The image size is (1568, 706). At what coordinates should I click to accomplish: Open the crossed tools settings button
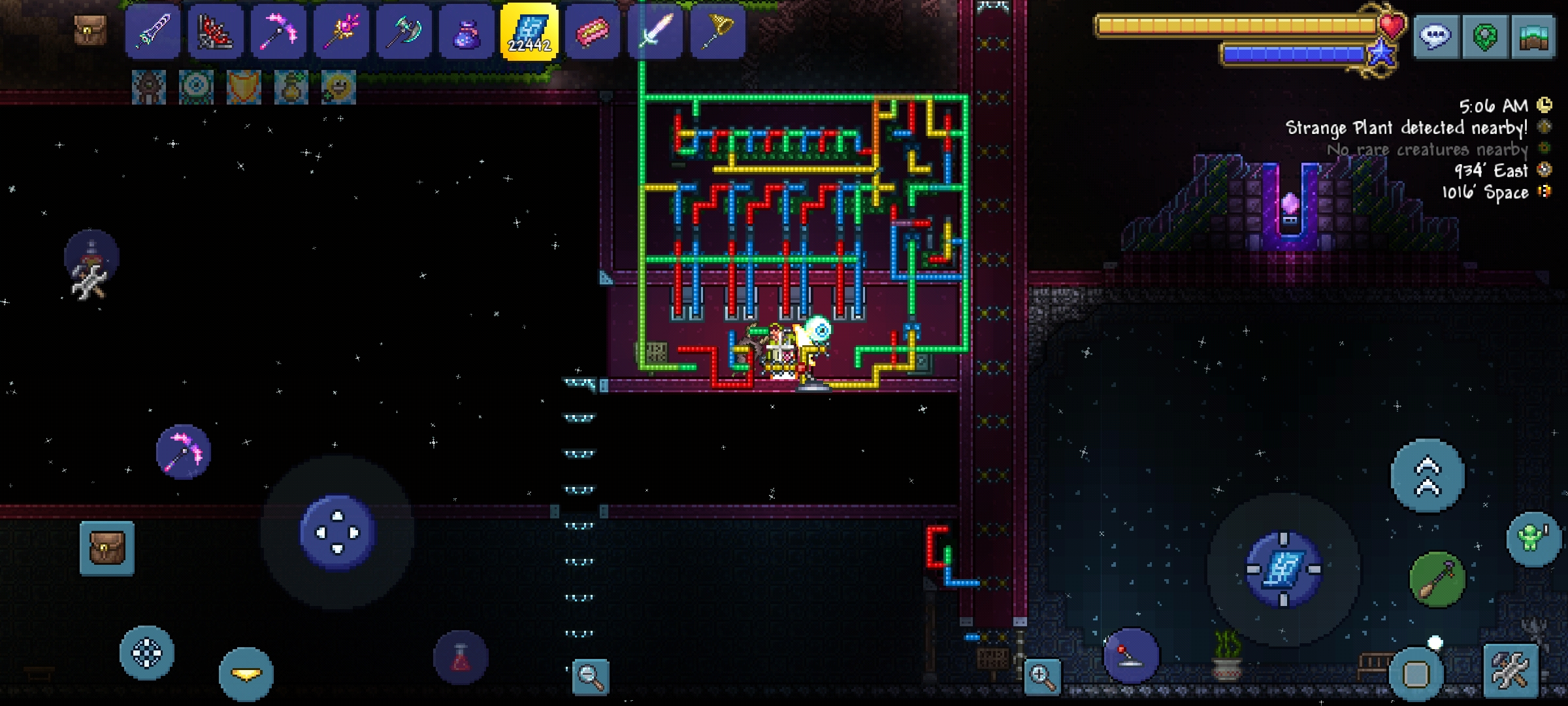point(1511,671)
